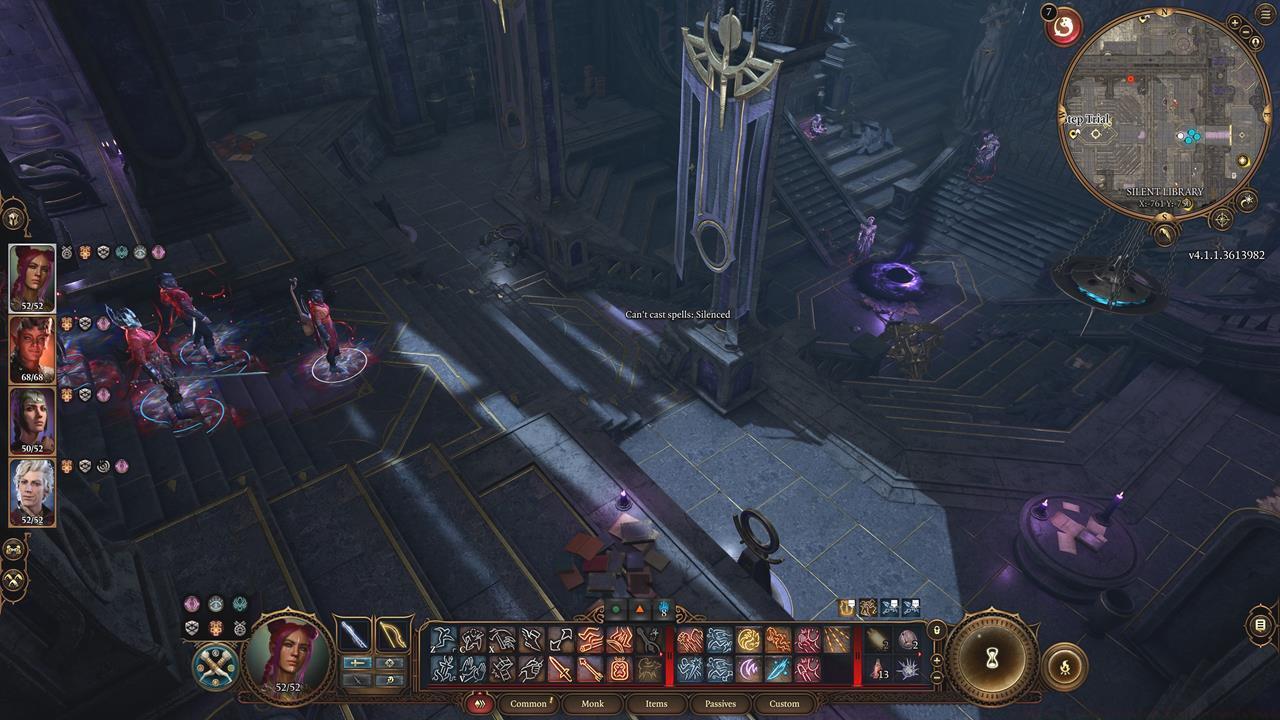Click the hourglass to enter turn-based mode
This screenshot has height=720, width=1280.
click(x=993, y=657)
